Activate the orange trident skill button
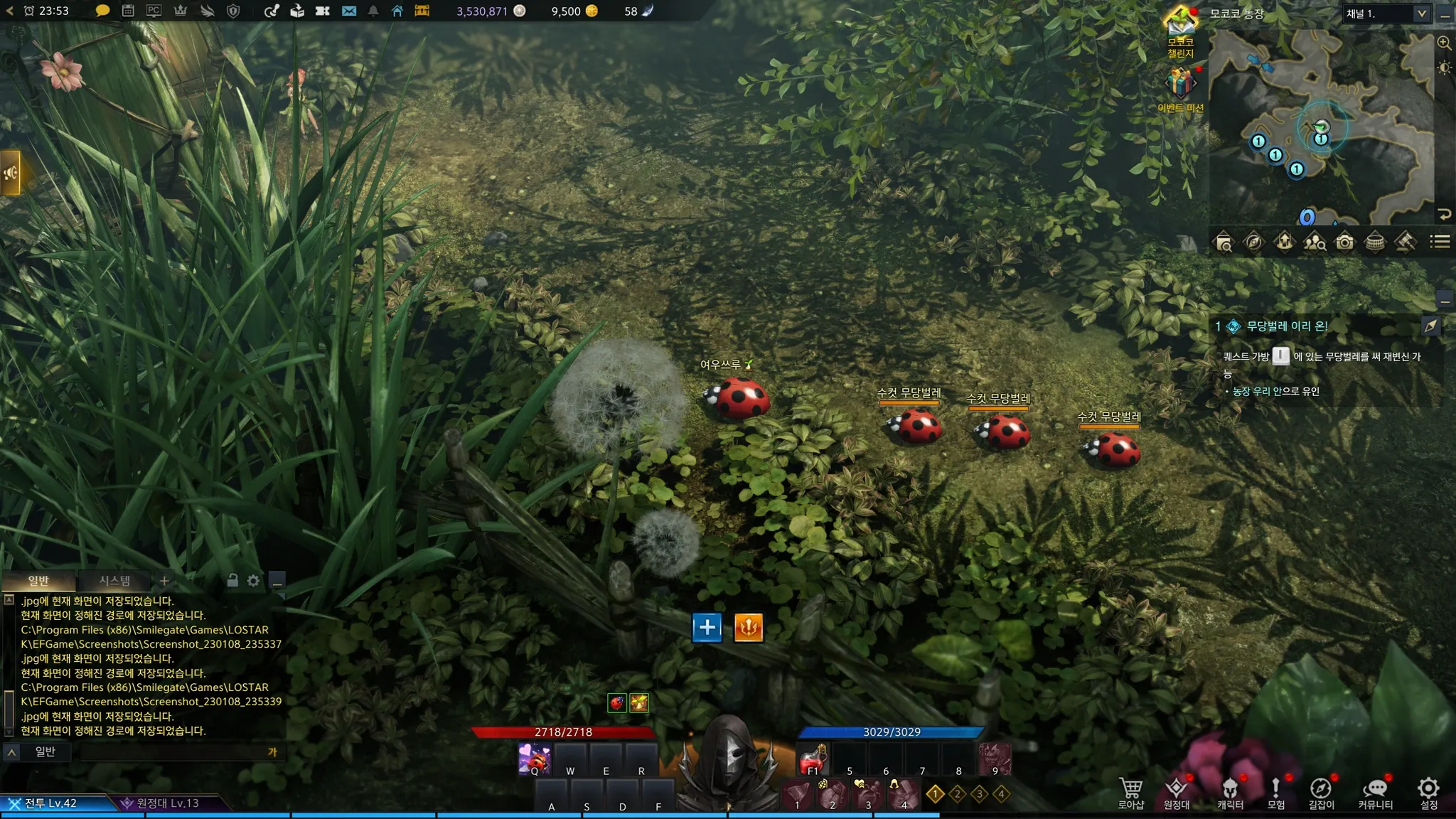 click(x=748, y=627)
